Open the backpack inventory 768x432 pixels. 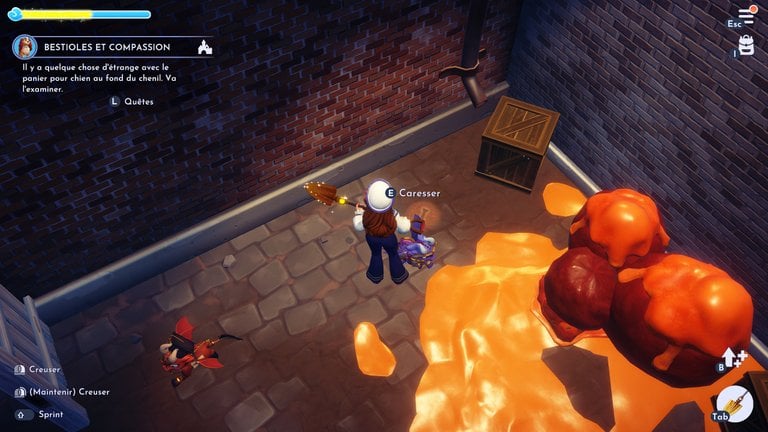point(746,45)
